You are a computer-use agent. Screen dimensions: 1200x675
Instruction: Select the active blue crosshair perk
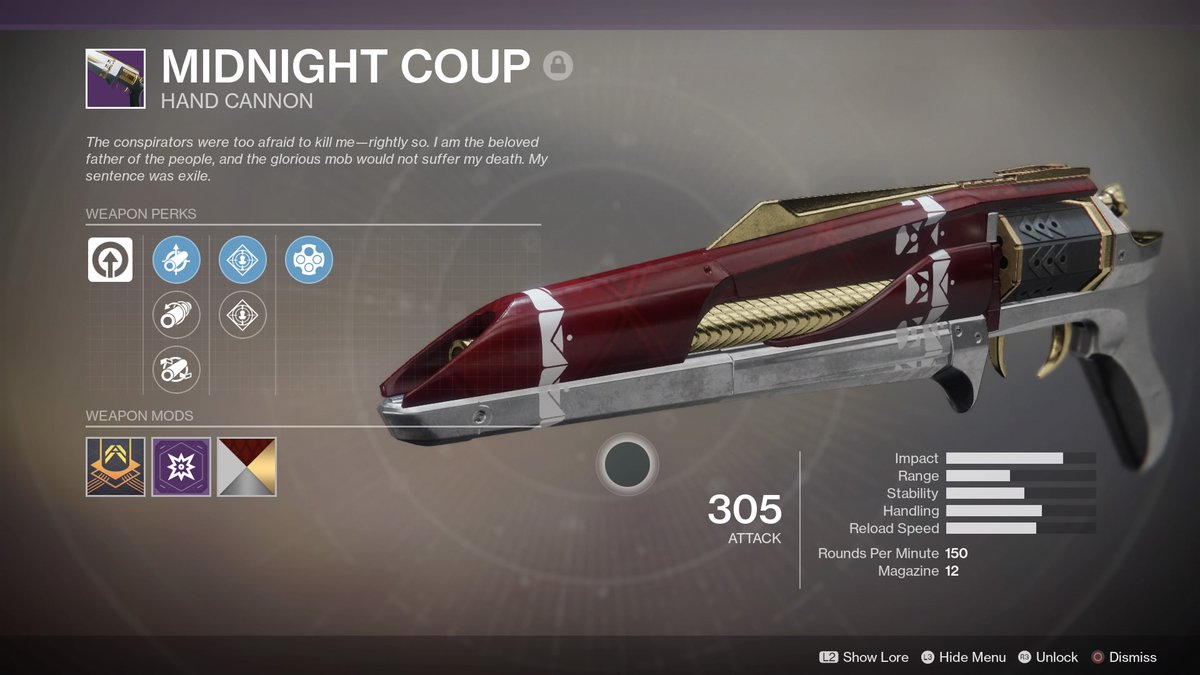coord(243,260)
